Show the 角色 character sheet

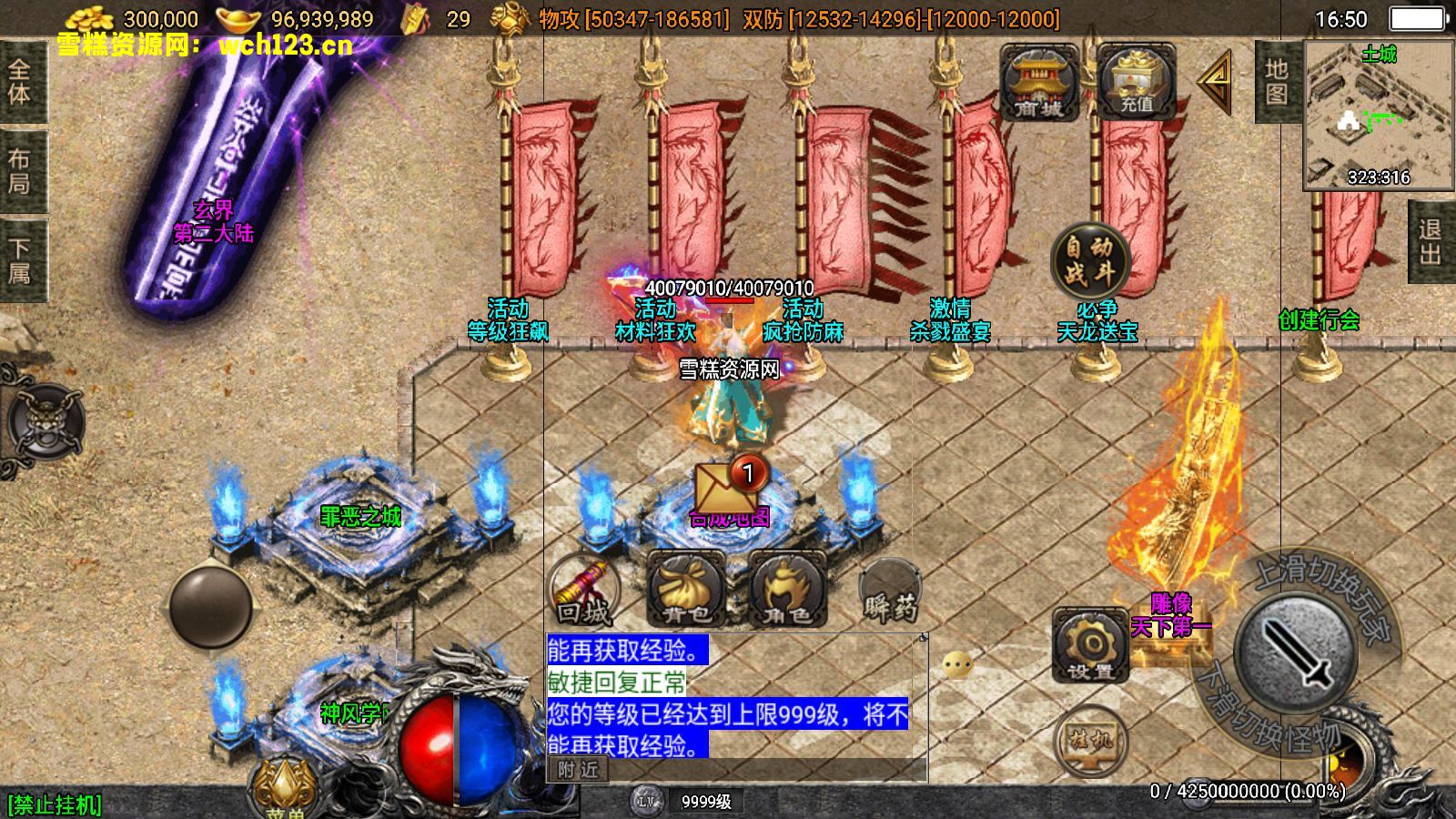tap(787, 591)
